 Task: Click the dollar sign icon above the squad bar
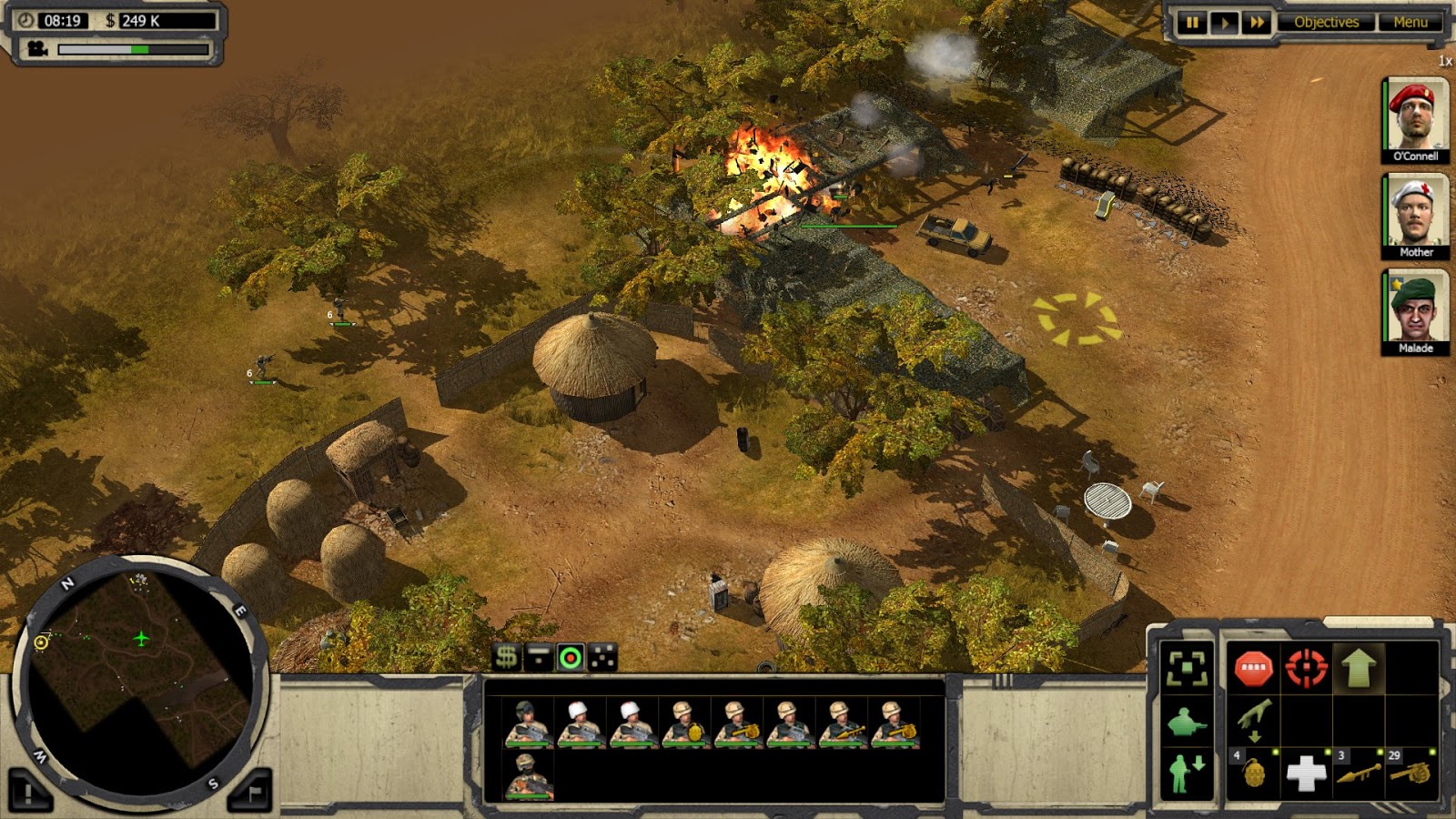click(506, 655)
